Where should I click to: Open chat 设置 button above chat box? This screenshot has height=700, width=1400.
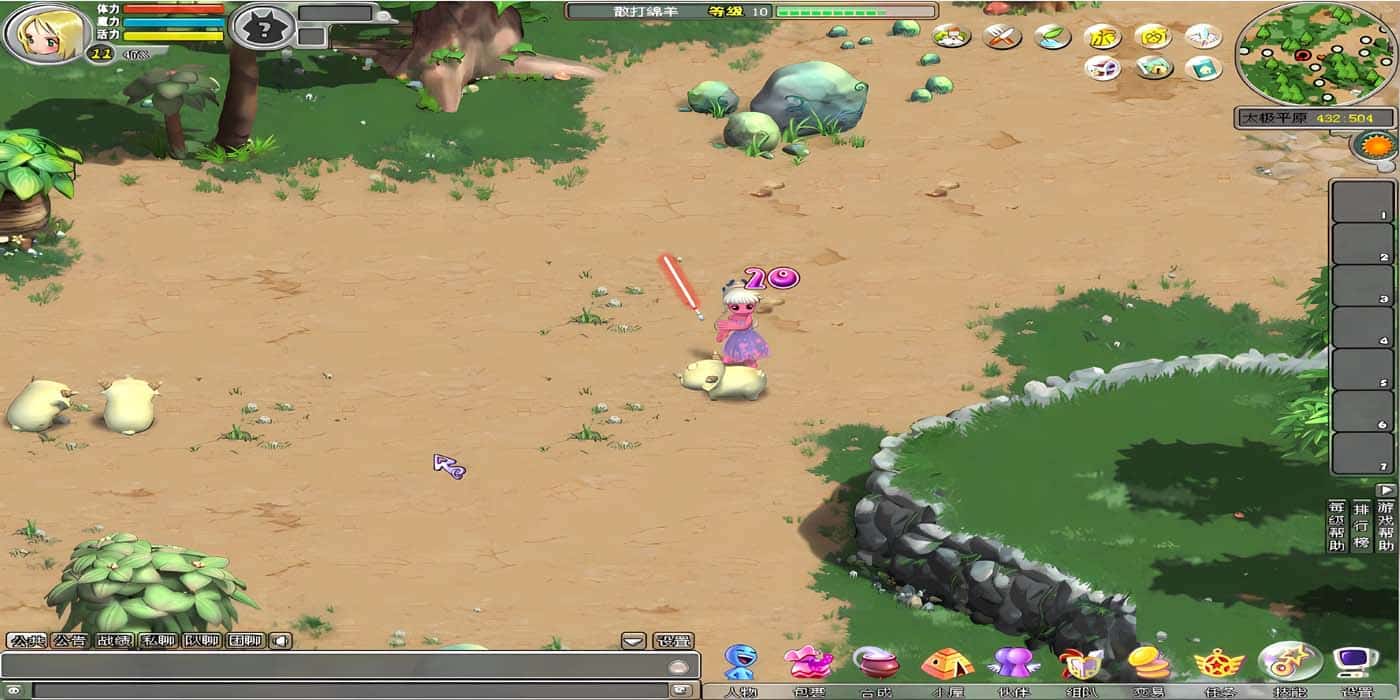[673, 641]
